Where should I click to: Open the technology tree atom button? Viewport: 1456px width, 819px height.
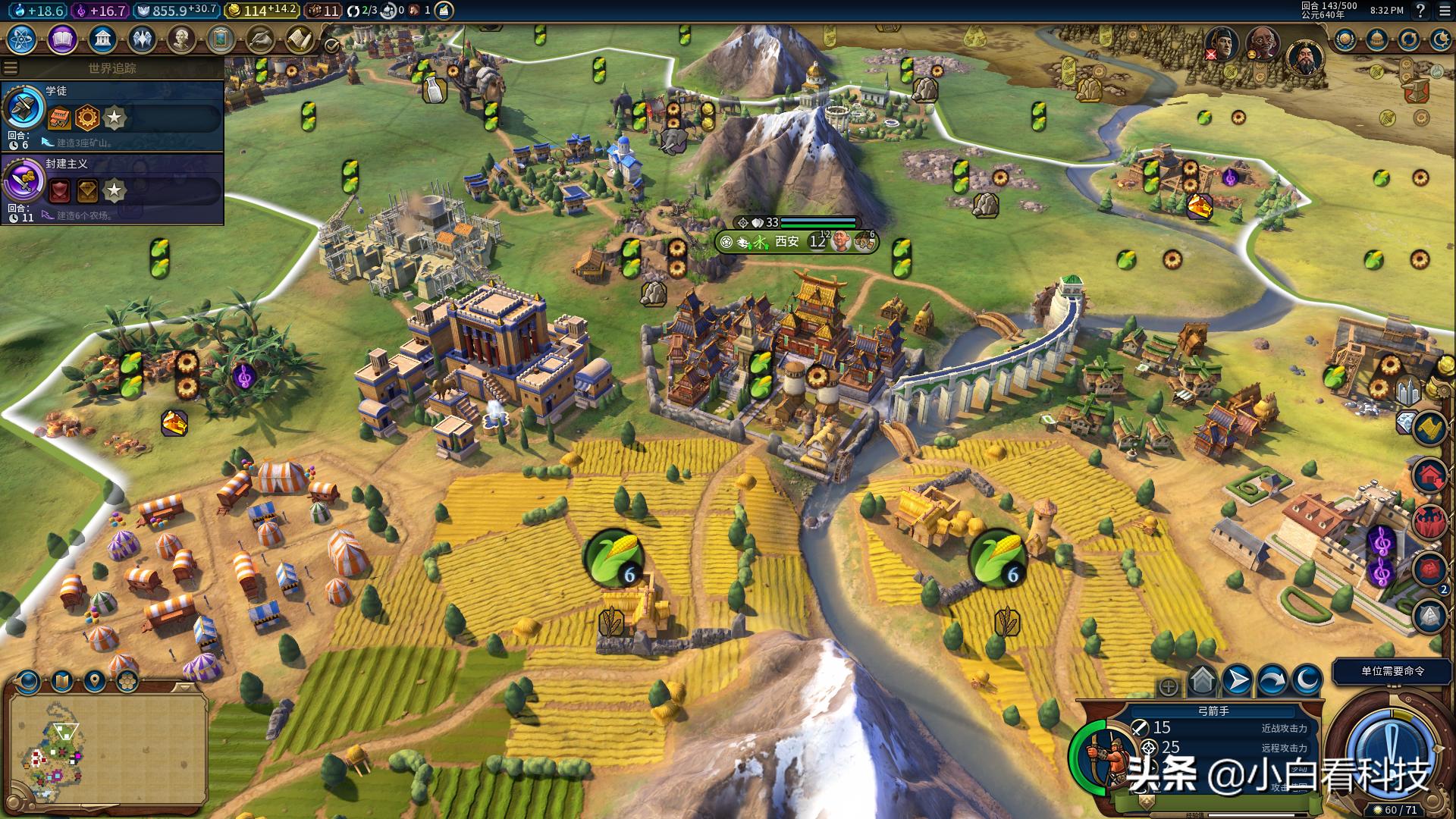tap(23, 39)
